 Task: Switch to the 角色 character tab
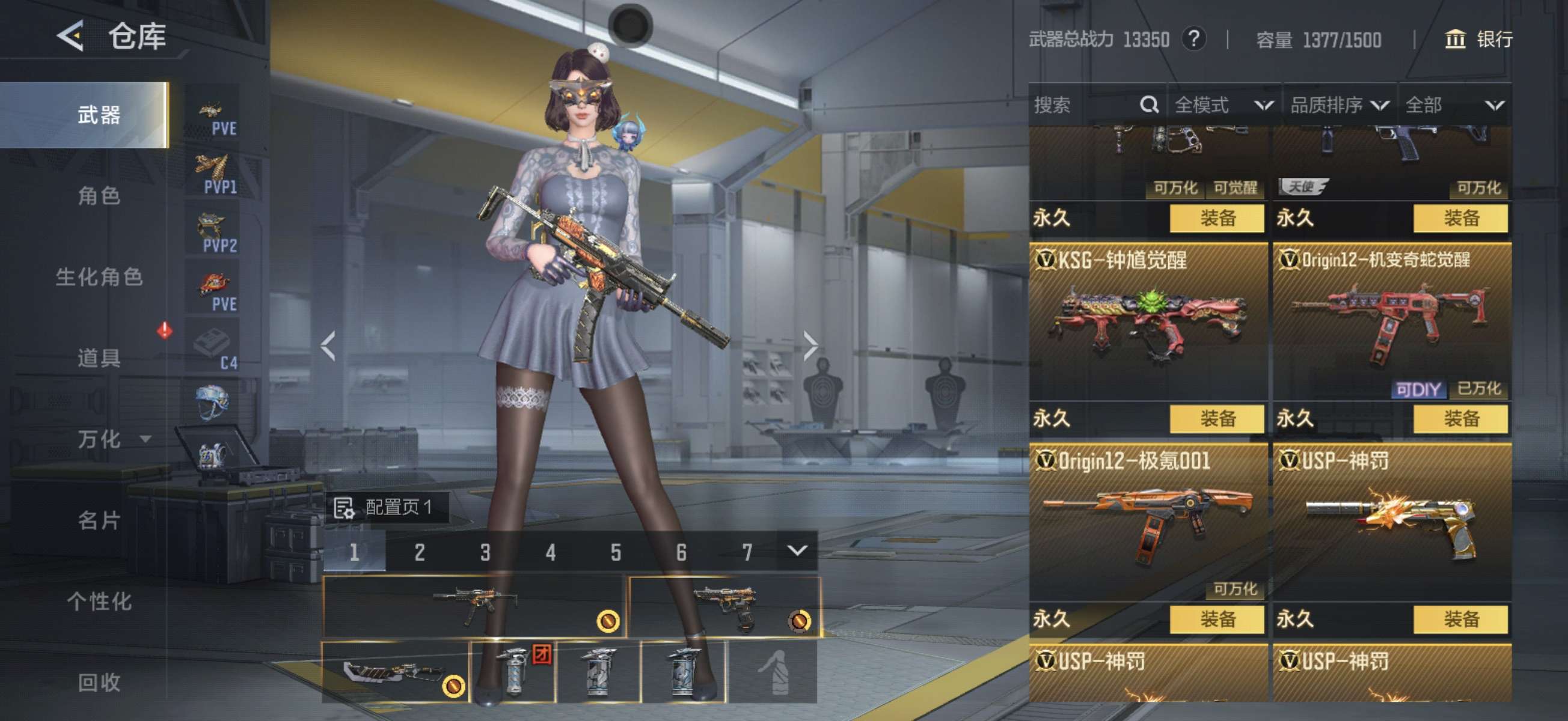[99, 196]
